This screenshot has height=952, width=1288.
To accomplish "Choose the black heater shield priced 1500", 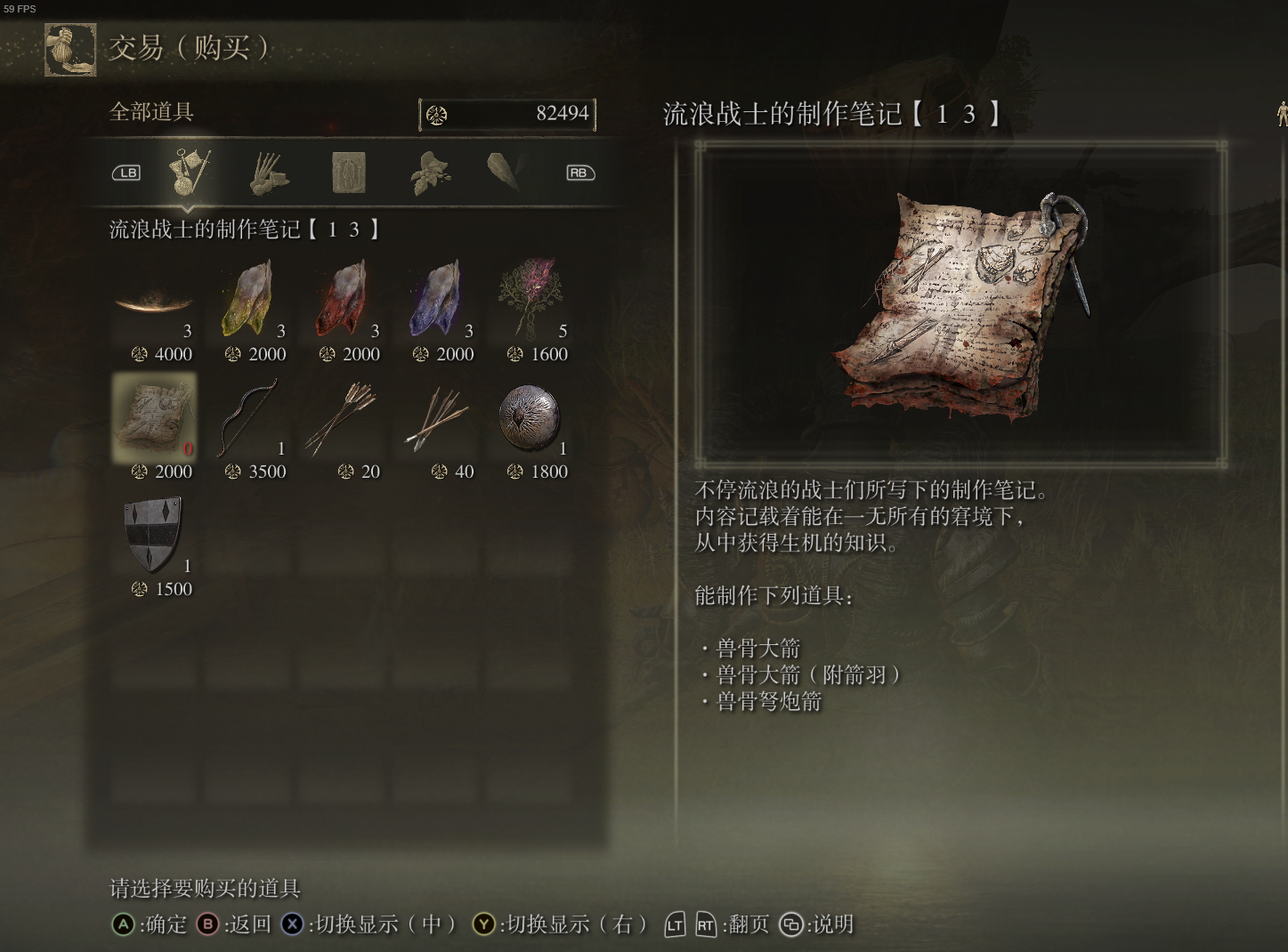I will tap(154, 536).
